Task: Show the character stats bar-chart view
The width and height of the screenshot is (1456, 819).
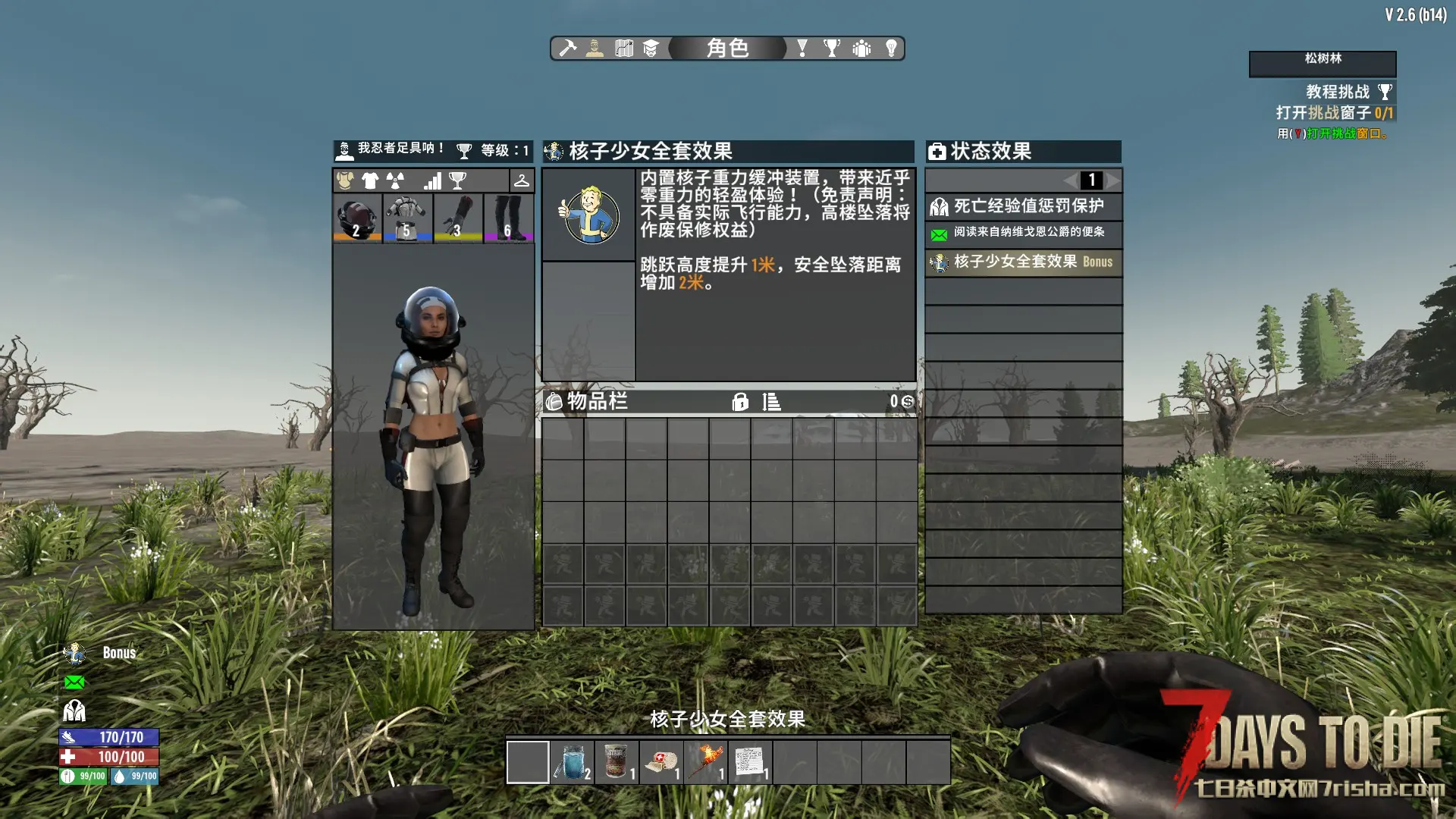Action: click(432, 180)
